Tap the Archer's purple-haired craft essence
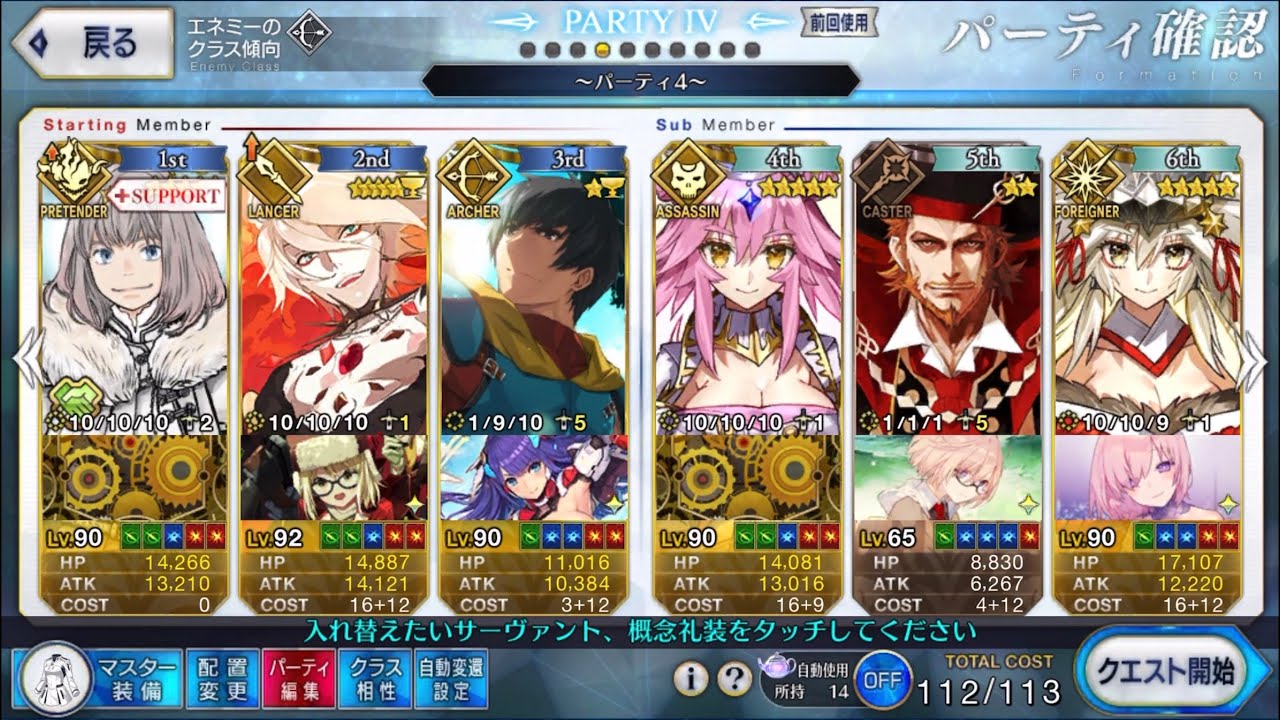The height and width of the screenshot is (720, 1280). 534,477
